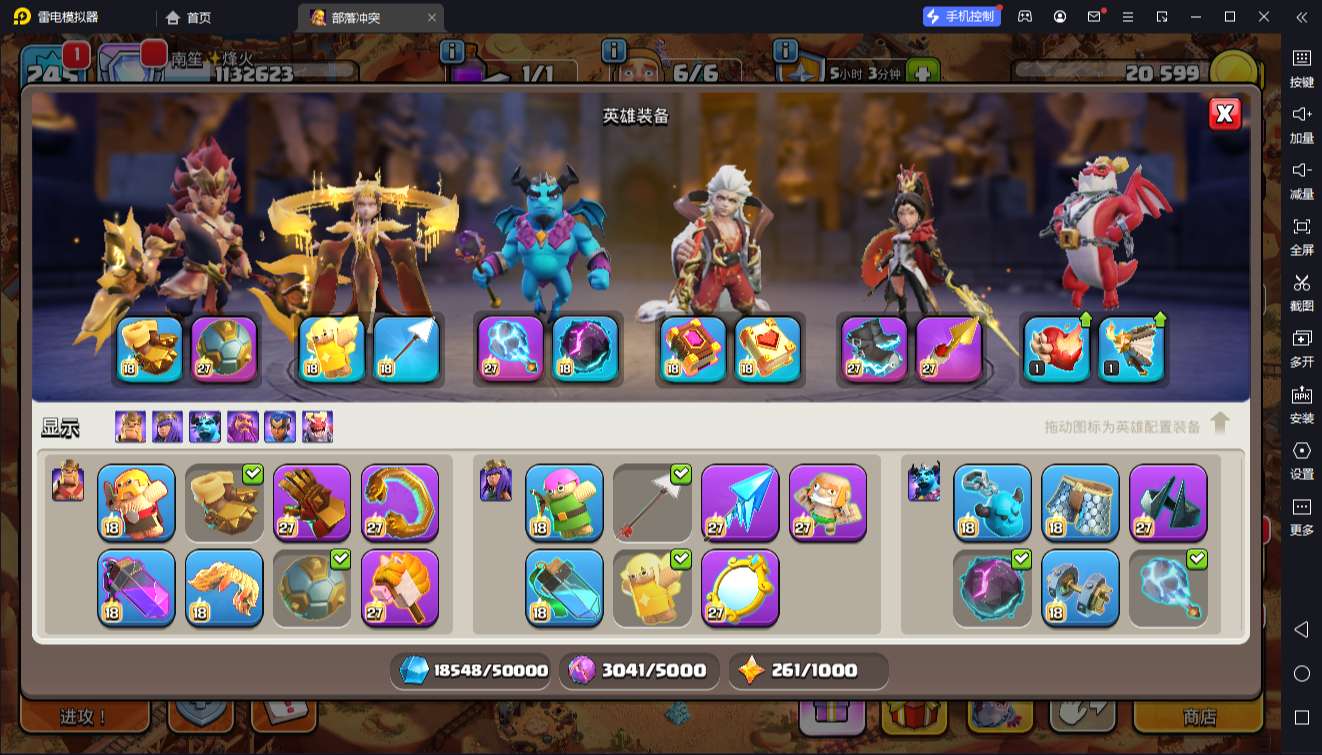Image resolution: width=1322 pixels, height=755 pixels.
Task: Select the equipped Electro Boots slot
Action: 874,349
